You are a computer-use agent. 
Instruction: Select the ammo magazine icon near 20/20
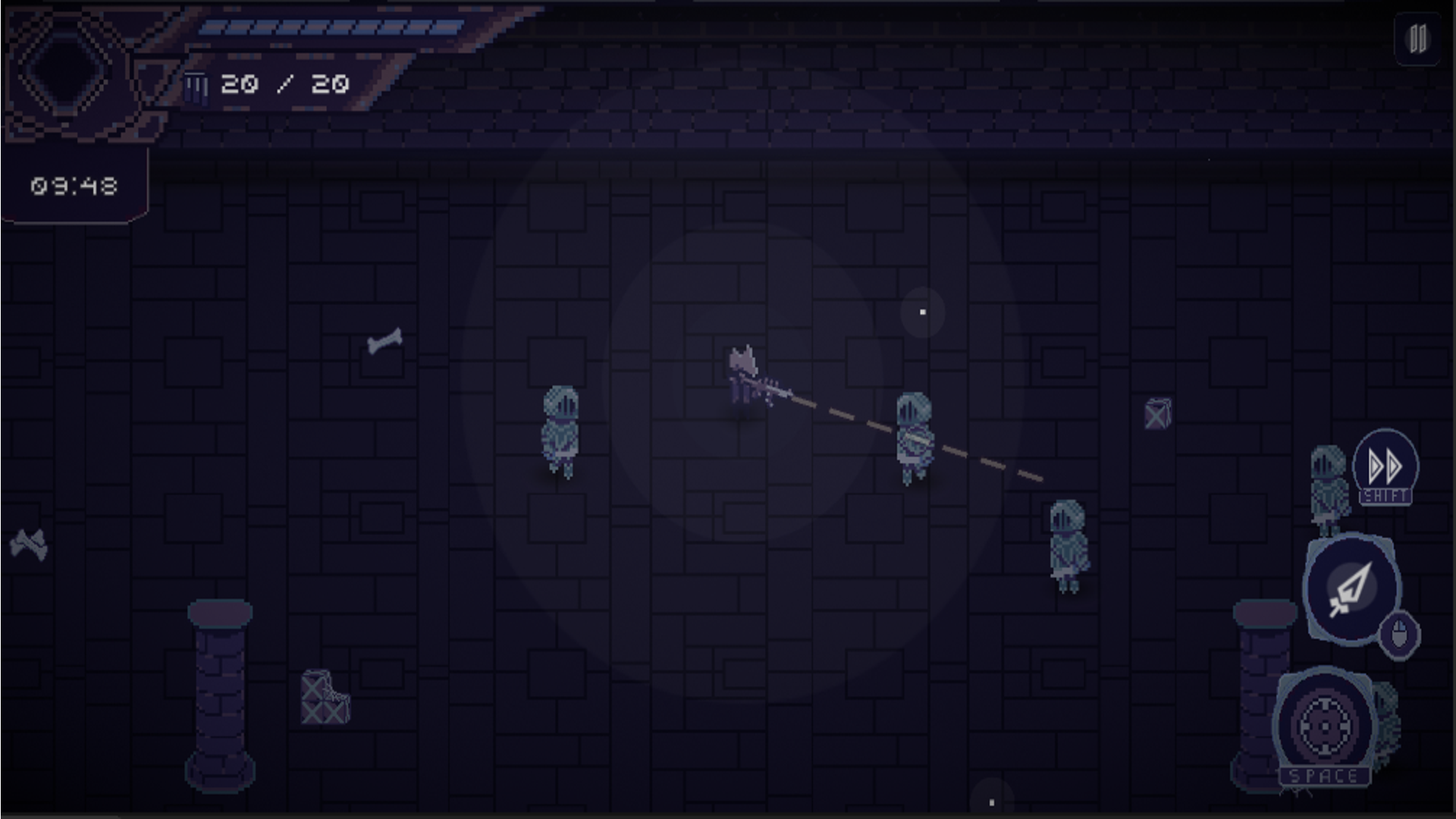pyautogui.click(x=197, y=85)
